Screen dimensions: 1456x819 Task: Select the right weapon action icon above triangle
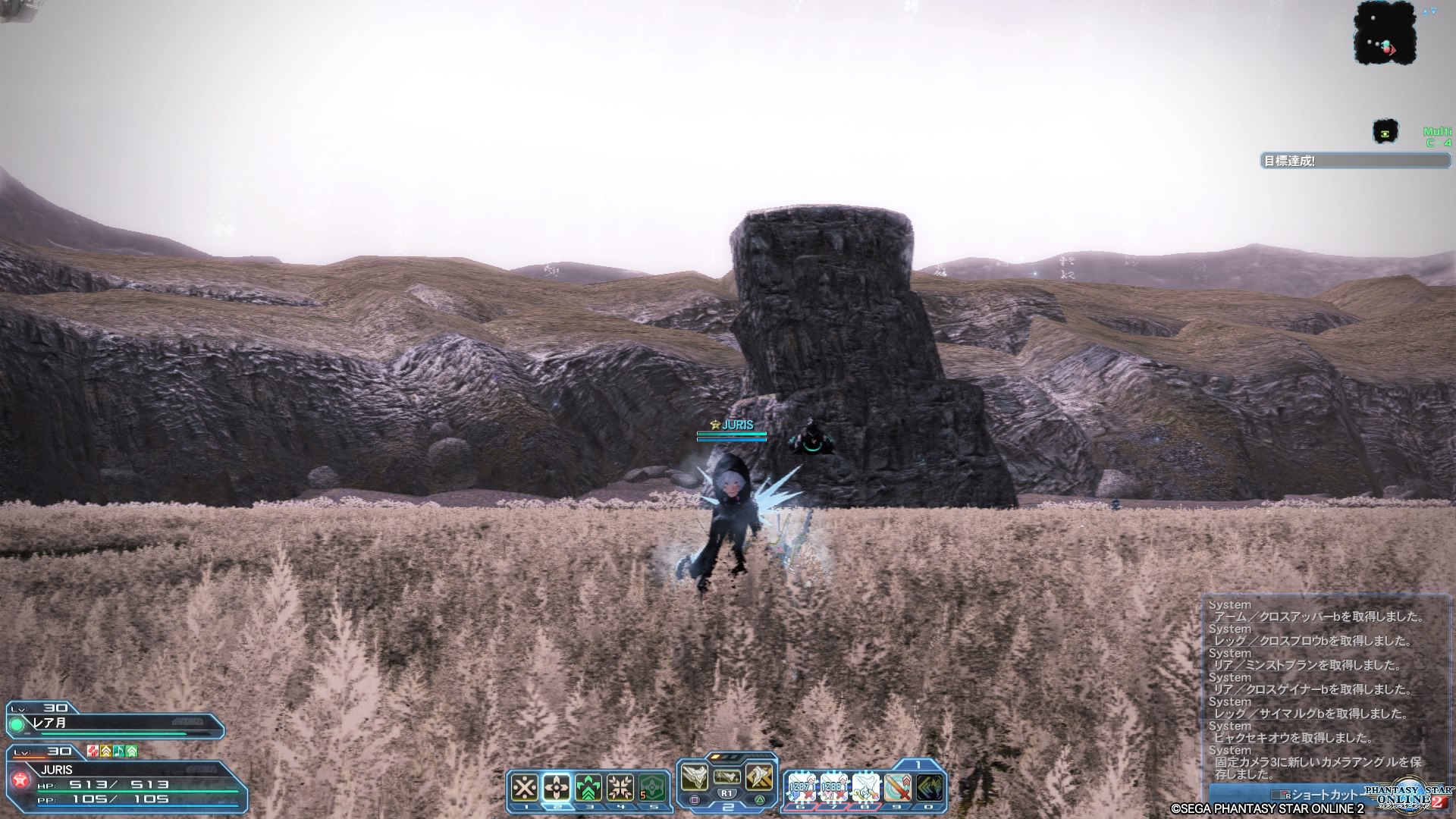(759, 777)
